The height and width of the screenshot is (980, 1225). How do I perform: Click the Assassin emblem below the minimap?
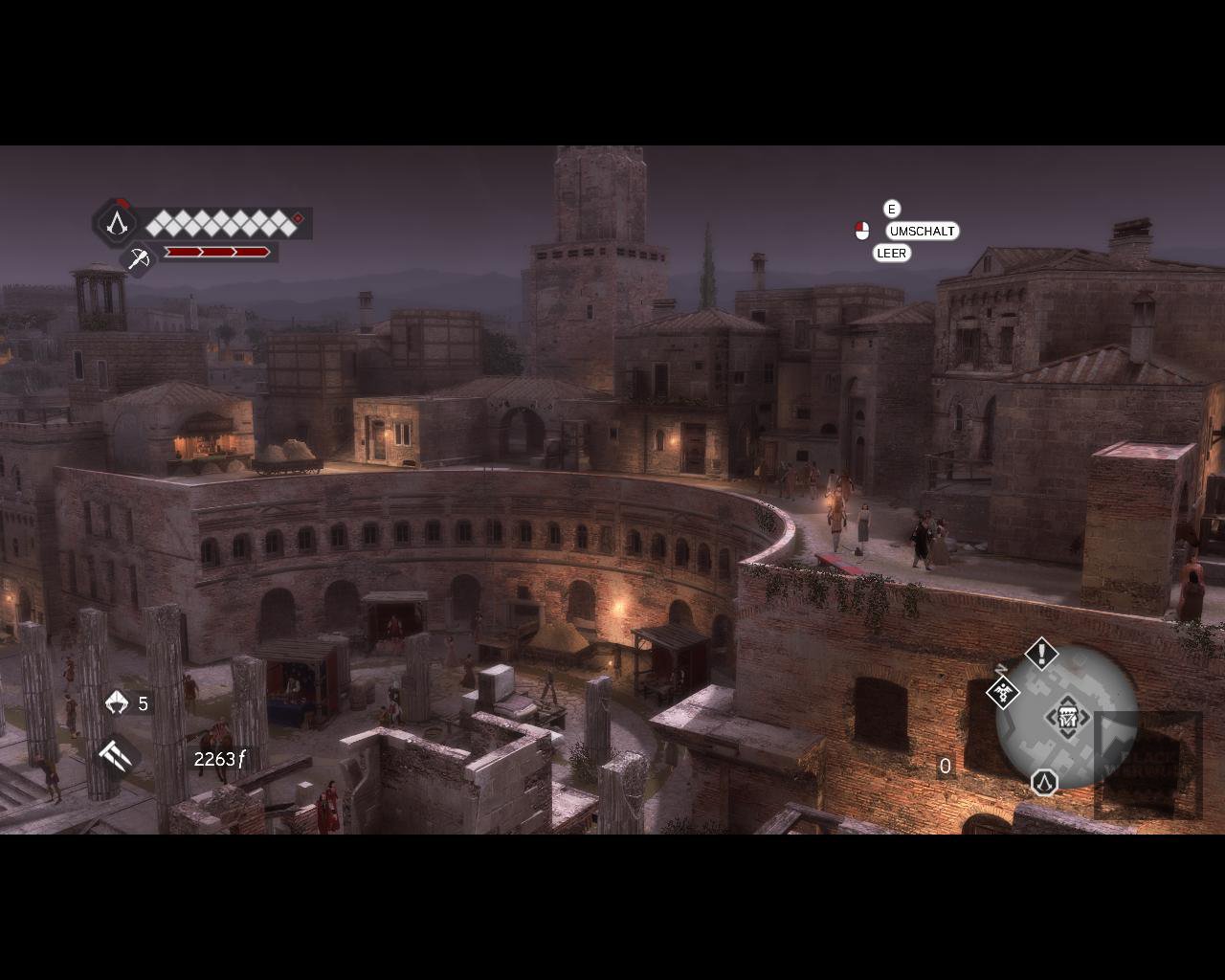tap(1044, 783)
